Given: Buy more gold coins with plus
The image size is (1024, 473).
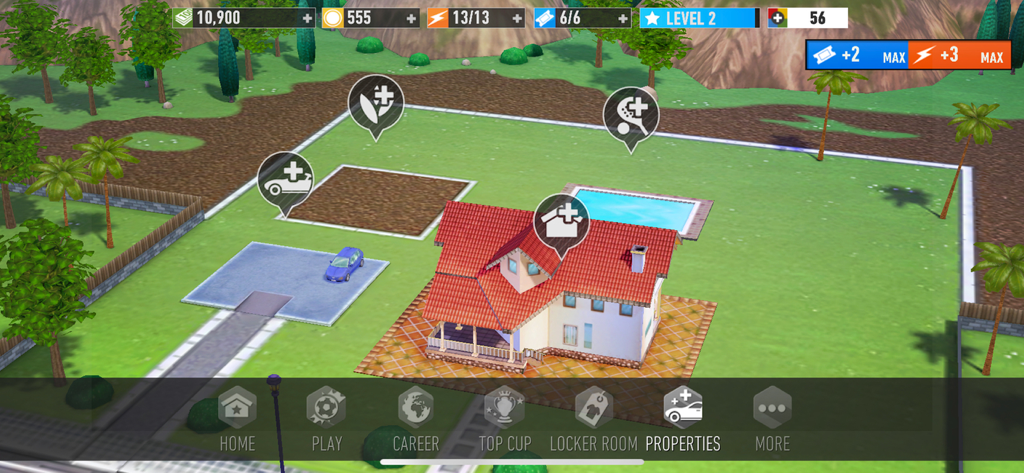Looking at the screenshot, I should 411,18.
